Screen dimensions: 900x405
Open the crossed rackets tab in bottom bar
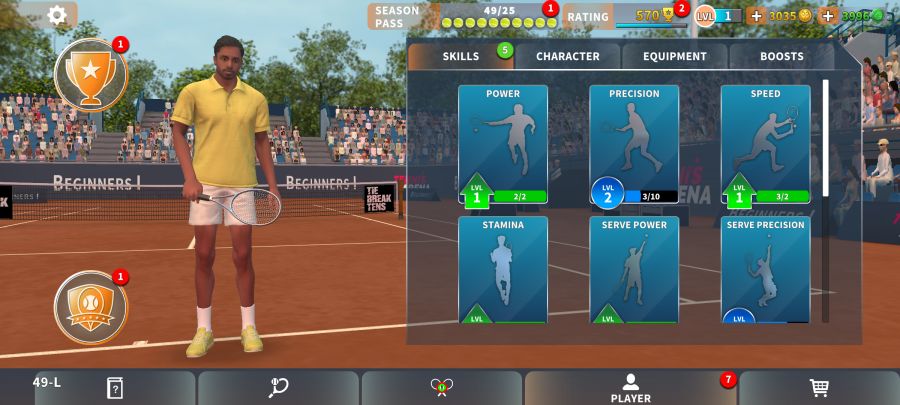441,388
